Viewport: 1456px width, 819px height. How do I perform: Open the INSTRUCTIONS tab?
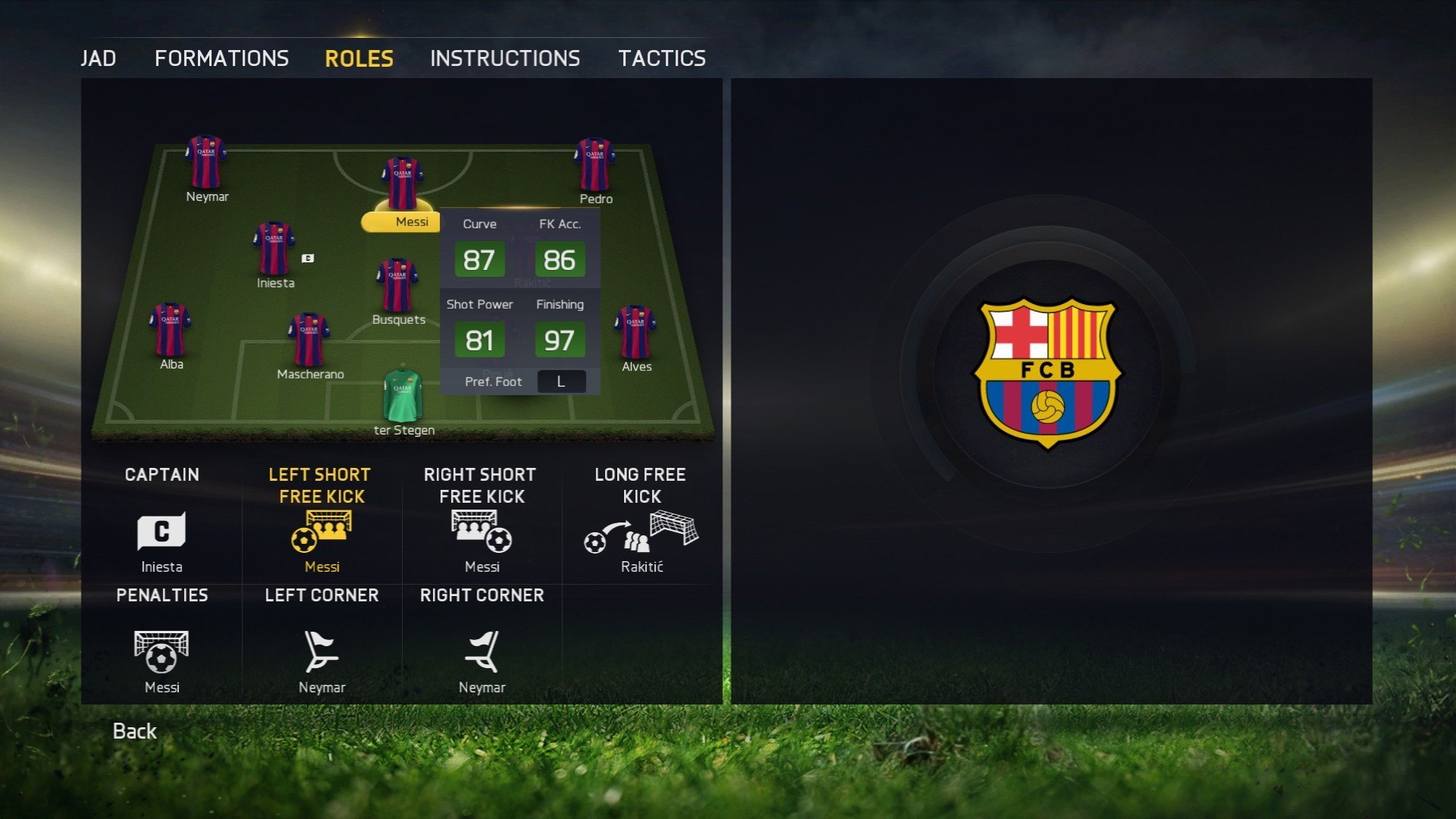[x=504, y=58]
